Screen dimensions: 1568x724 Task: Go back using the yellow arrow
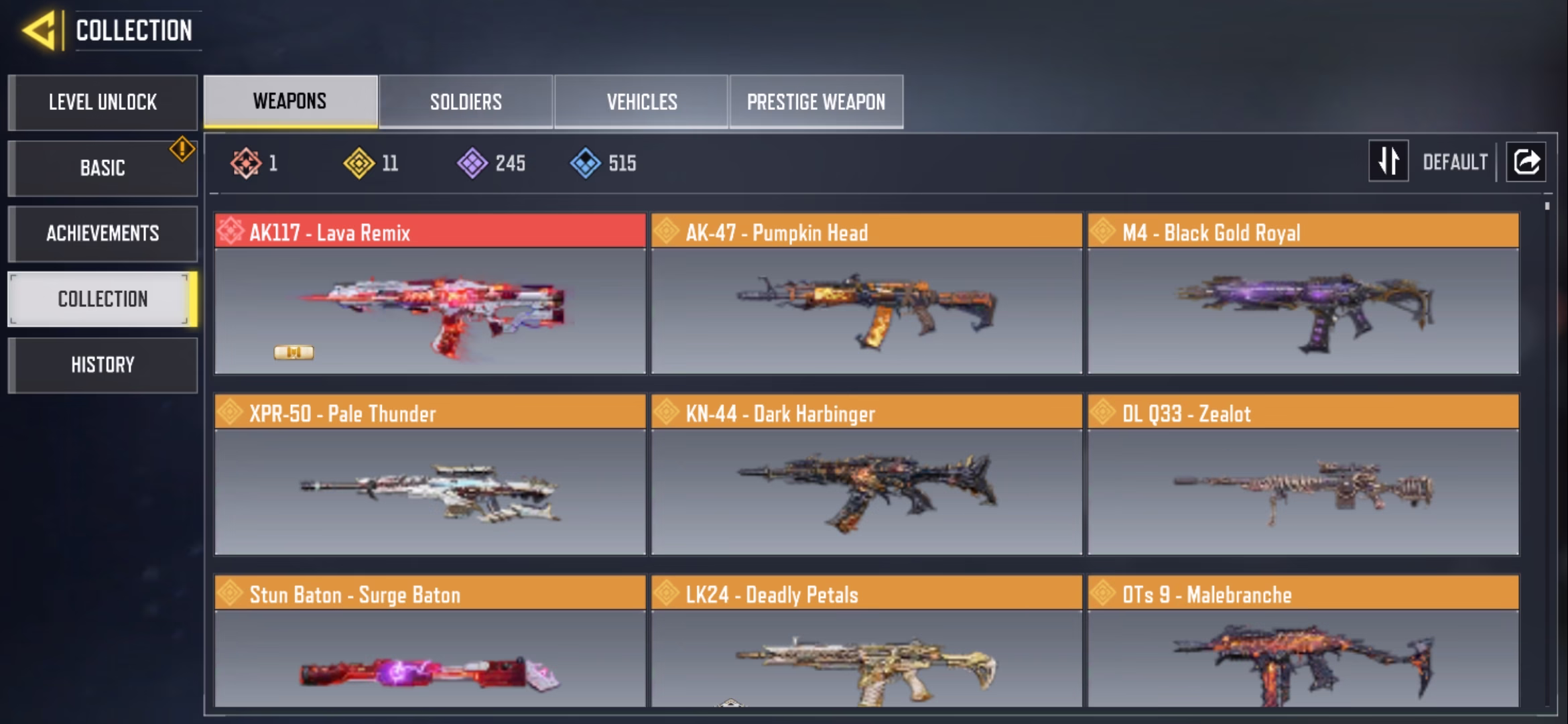pos(38,31)
